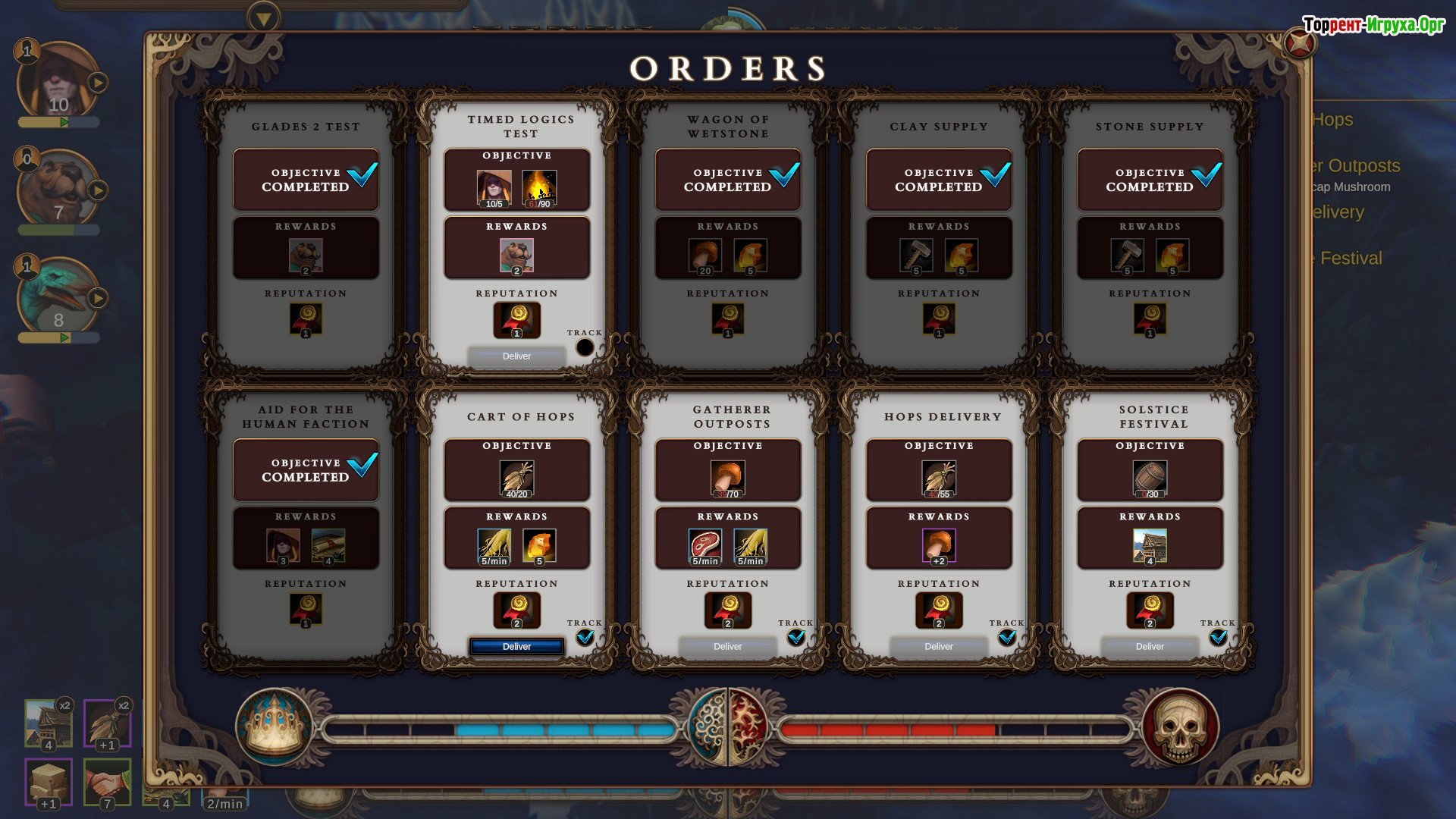Screen dimensions: 1456x819
Task: Click the skull impatience emblem
Action: (1179, 726)
